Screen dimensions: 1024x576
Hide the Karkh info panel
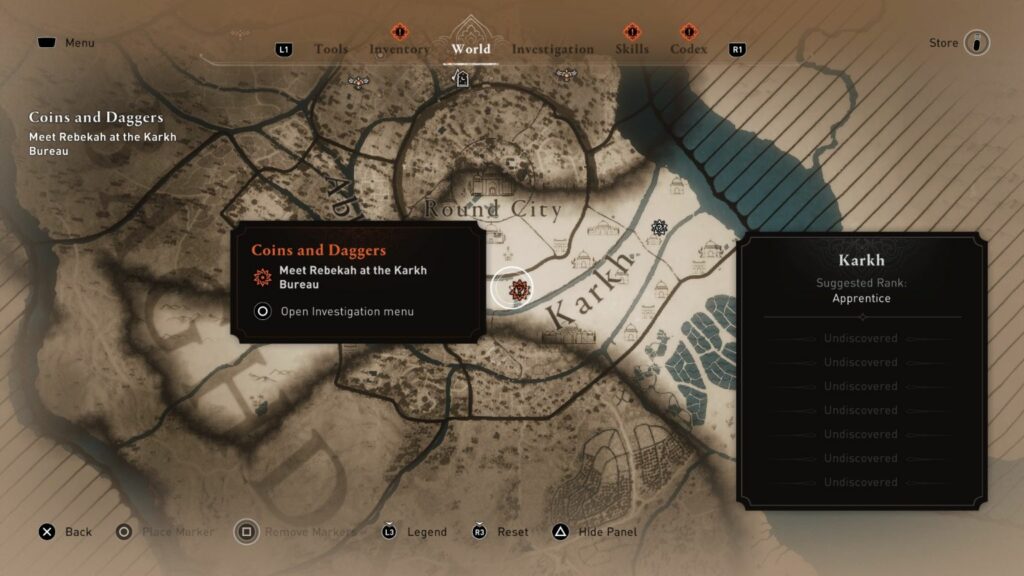607,532
